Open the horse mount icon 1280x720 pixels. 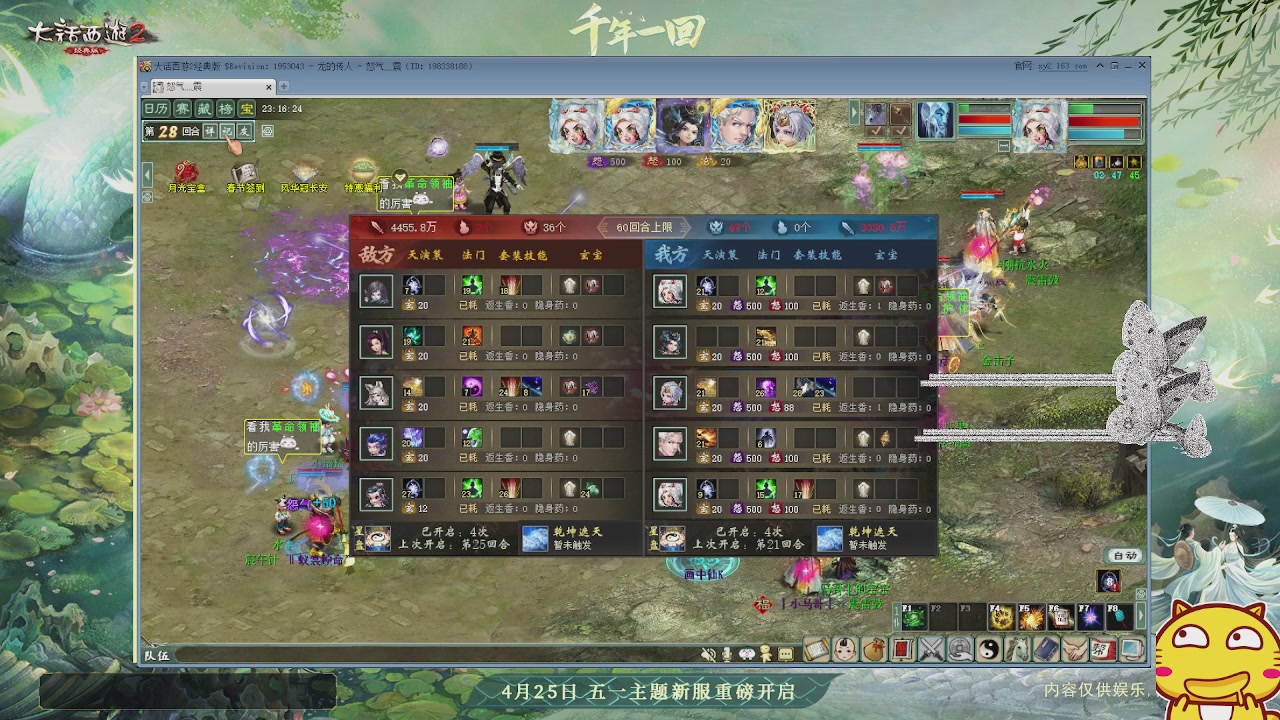1016,650
